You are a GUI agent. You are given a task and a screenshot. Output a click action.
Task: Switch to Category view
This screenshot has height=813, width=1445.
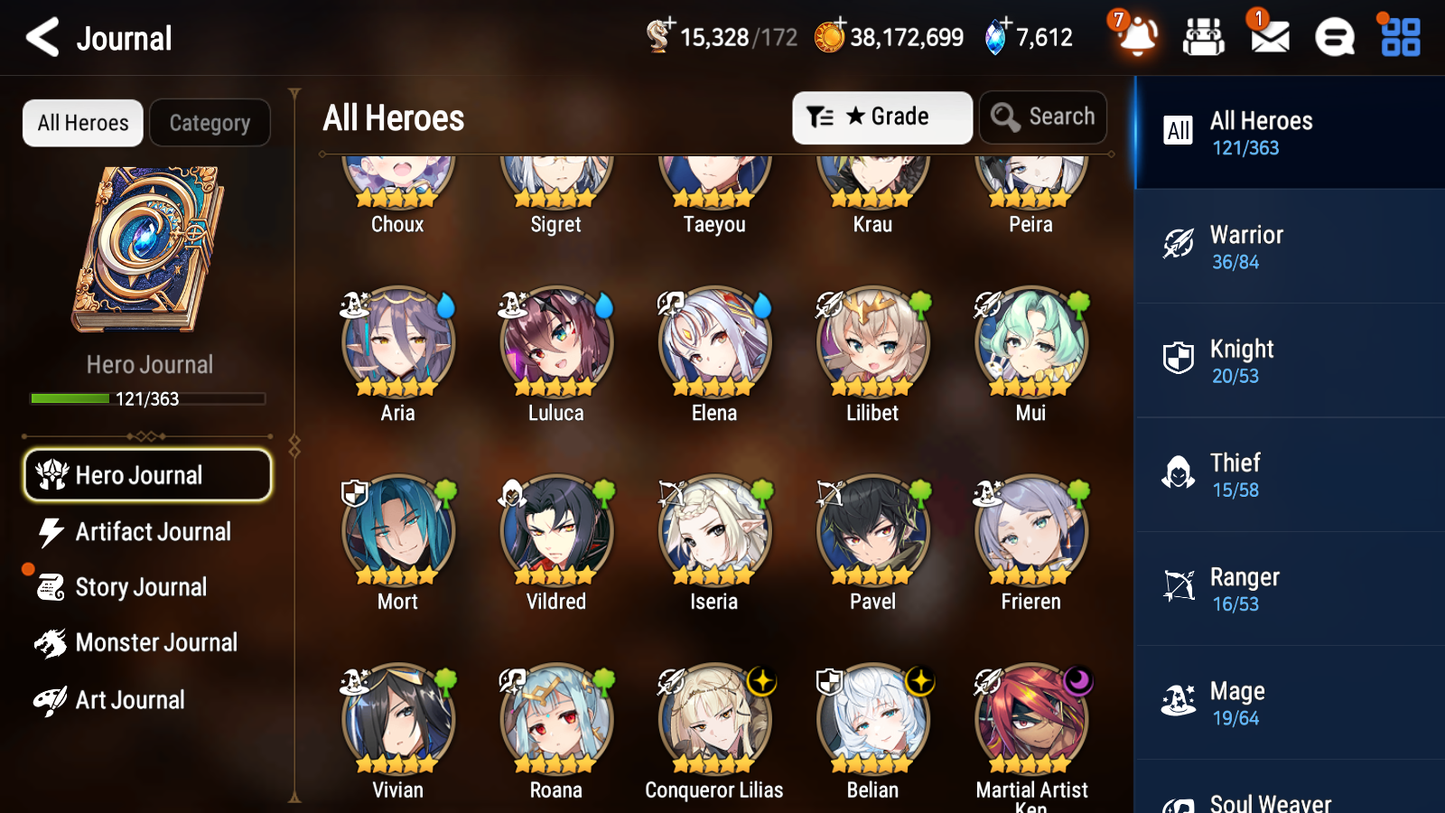coord(210,122)
